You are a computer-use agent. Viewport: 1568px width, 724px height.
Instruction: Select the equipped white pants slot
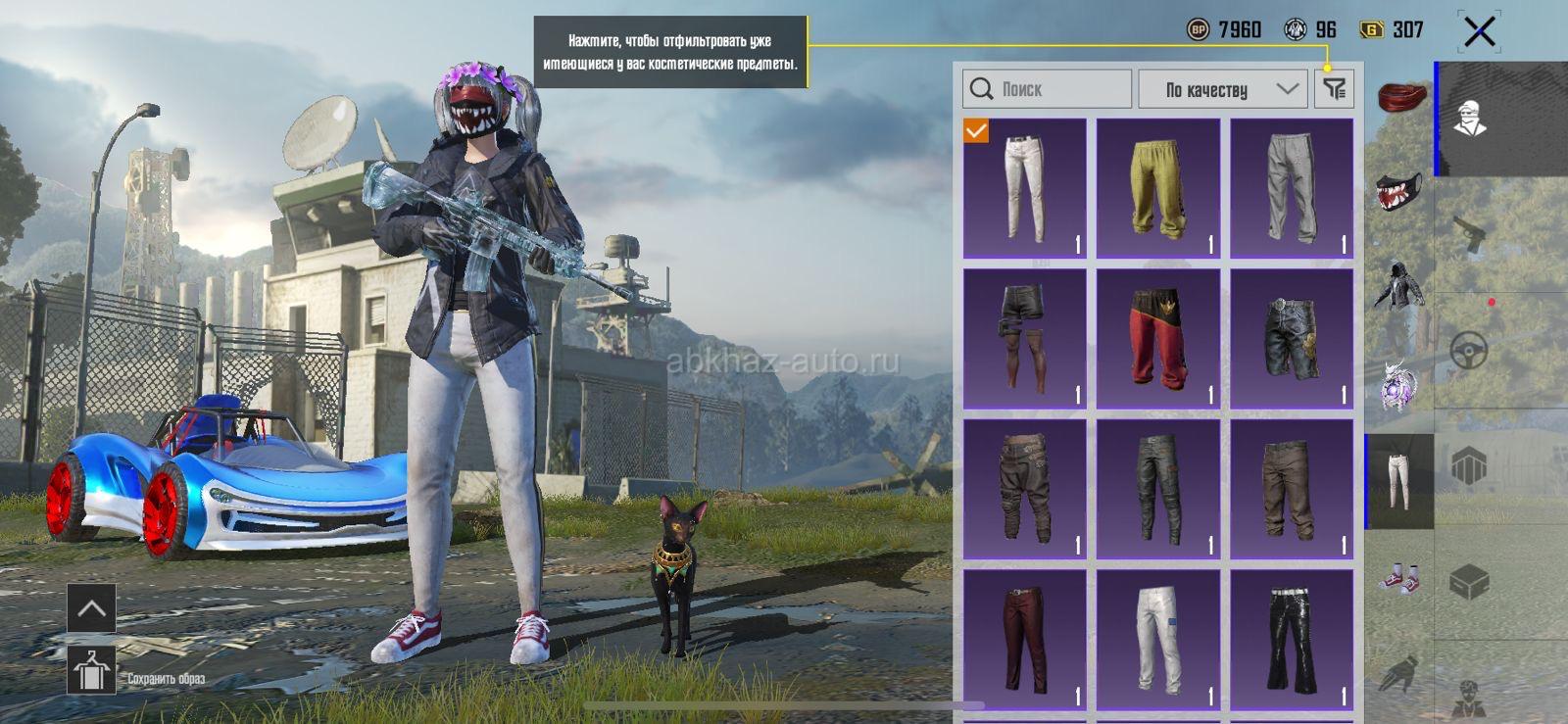(x=1024, y=188)
